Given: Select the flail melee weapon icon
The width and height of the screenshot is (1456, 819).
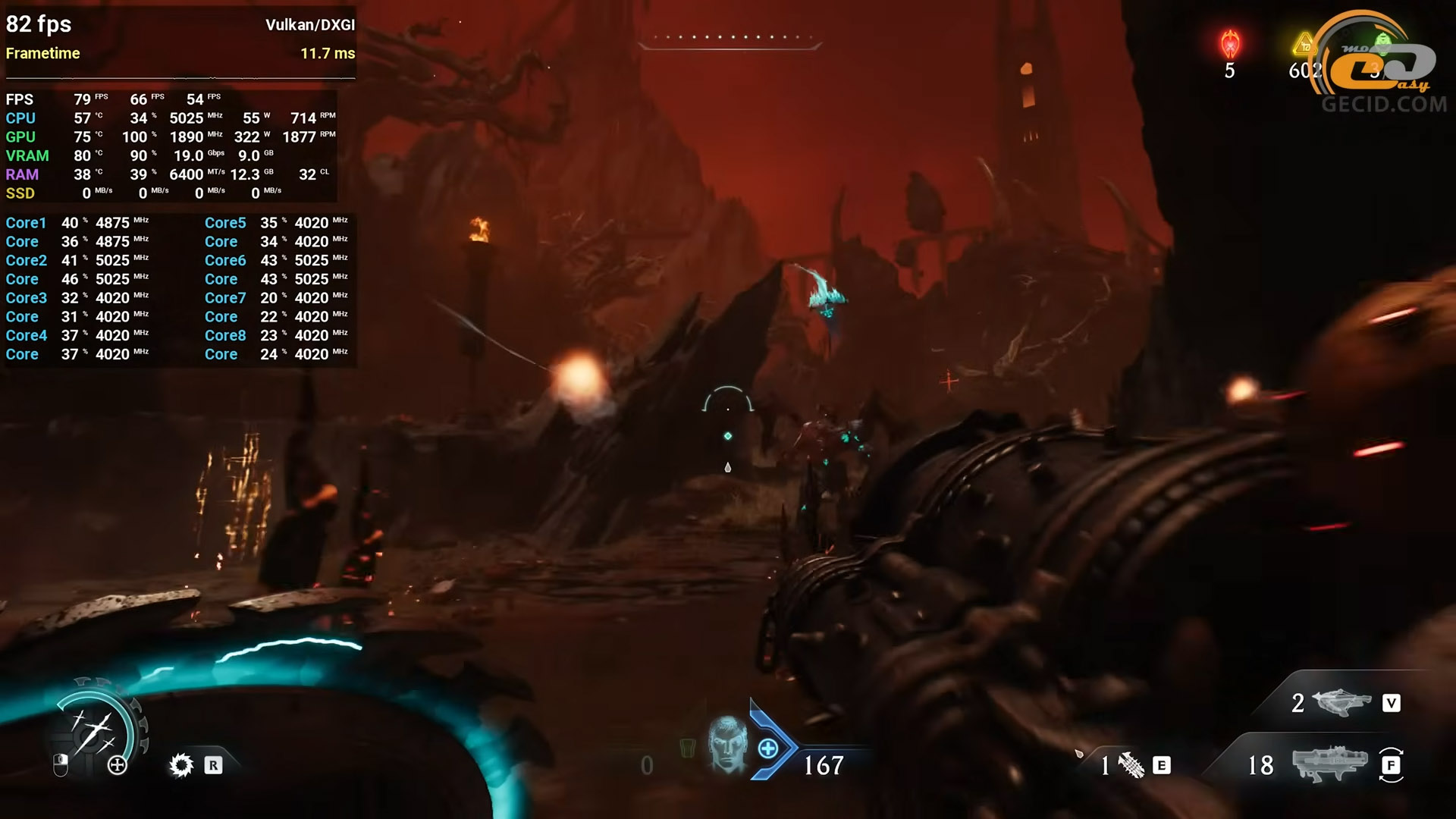Looking at the screenshot, I should pyautogui.click(x=1131, y=765).
